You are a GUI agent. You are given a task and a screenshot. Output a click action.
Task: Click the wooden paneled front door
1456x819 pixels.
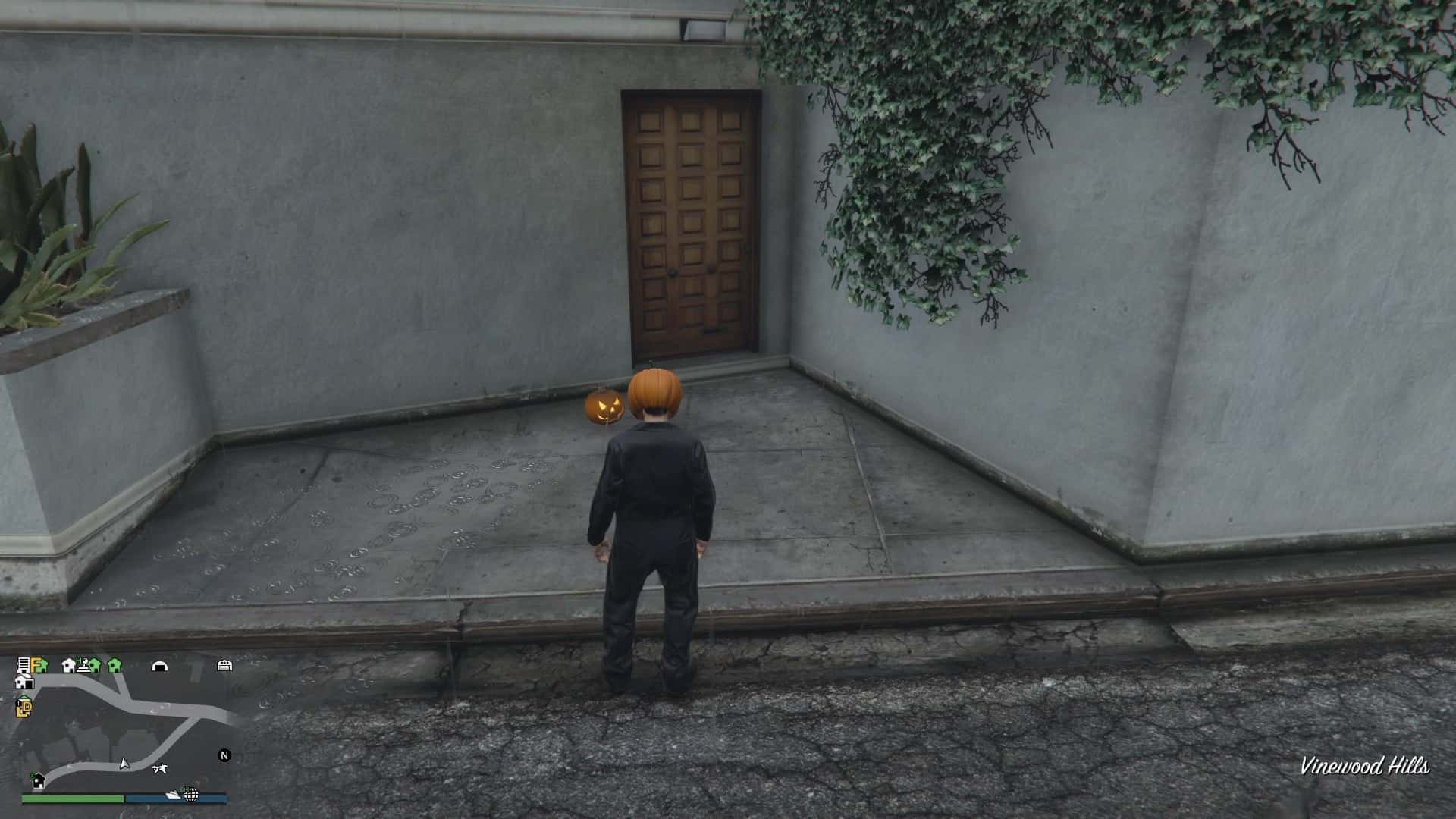(x=690, y=220)
